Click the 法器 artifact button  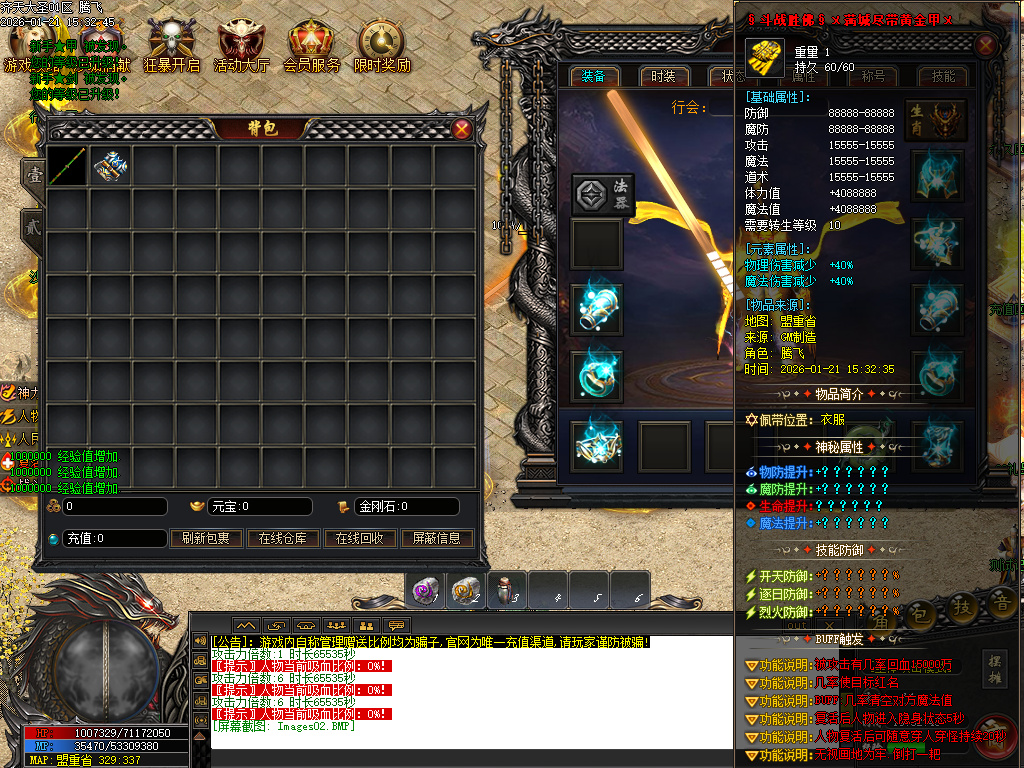[x=604, y=193]
